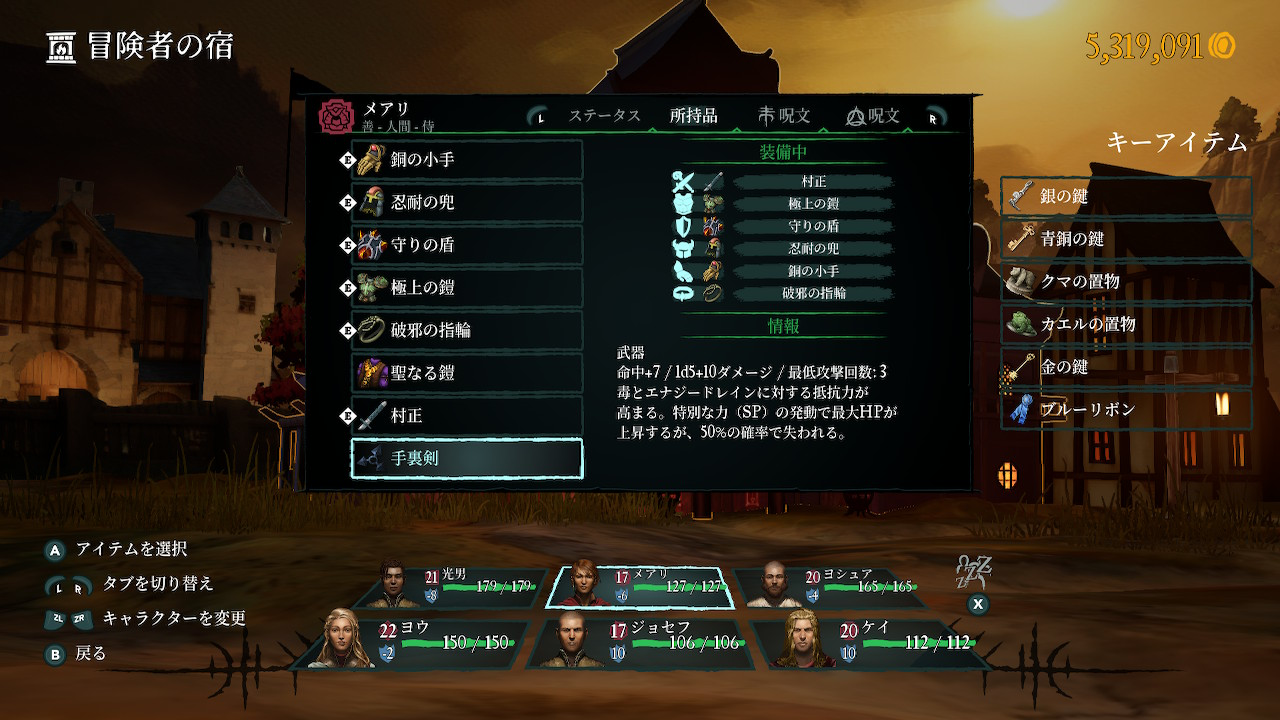Select the 手裏剣 item row
1280x720 pixels.
[466, 458]
